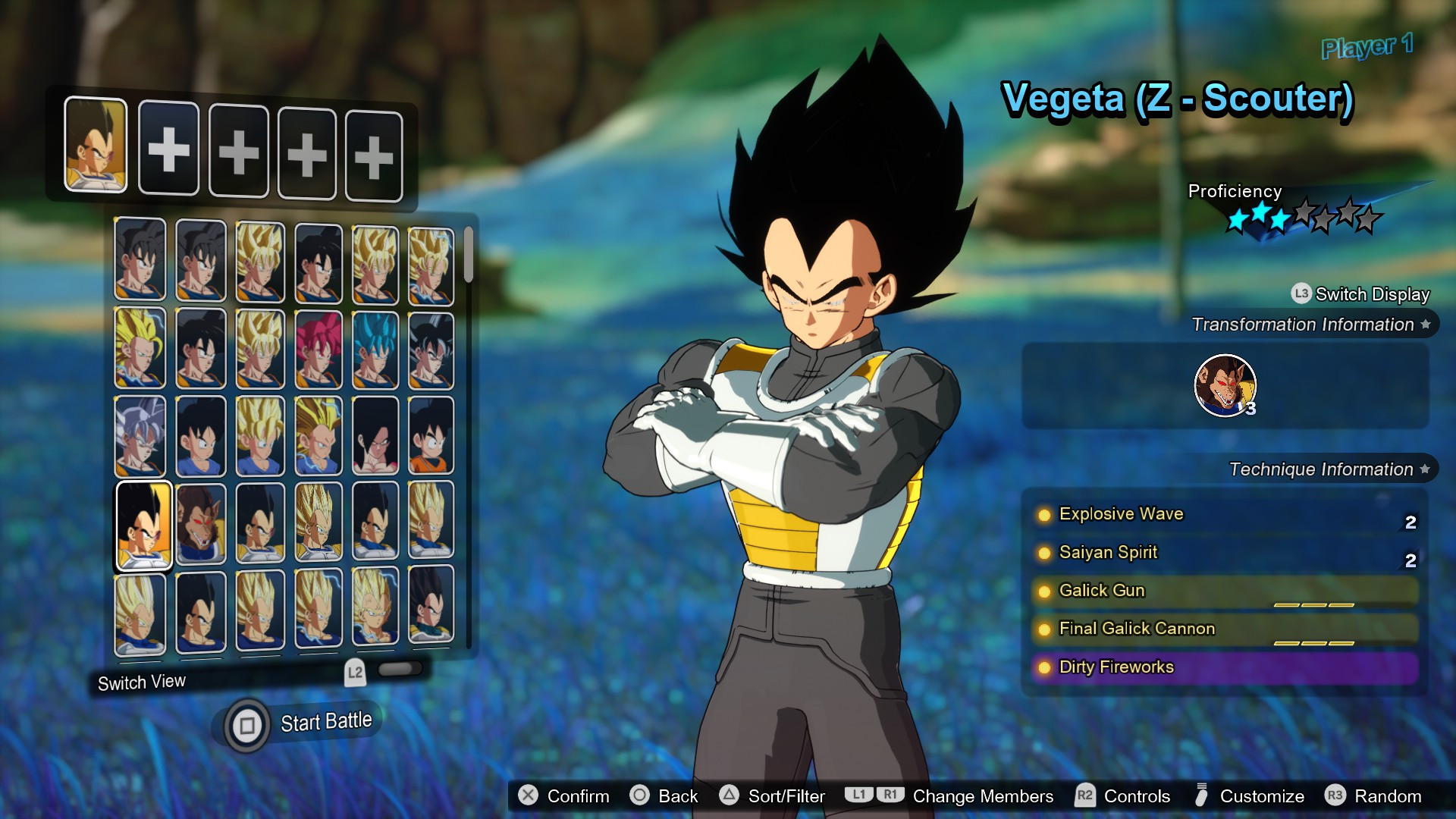The height and width of the screenshot is (819, 1456).
Task: Expand the Technique Information panel star
Action: (1424, 469)
